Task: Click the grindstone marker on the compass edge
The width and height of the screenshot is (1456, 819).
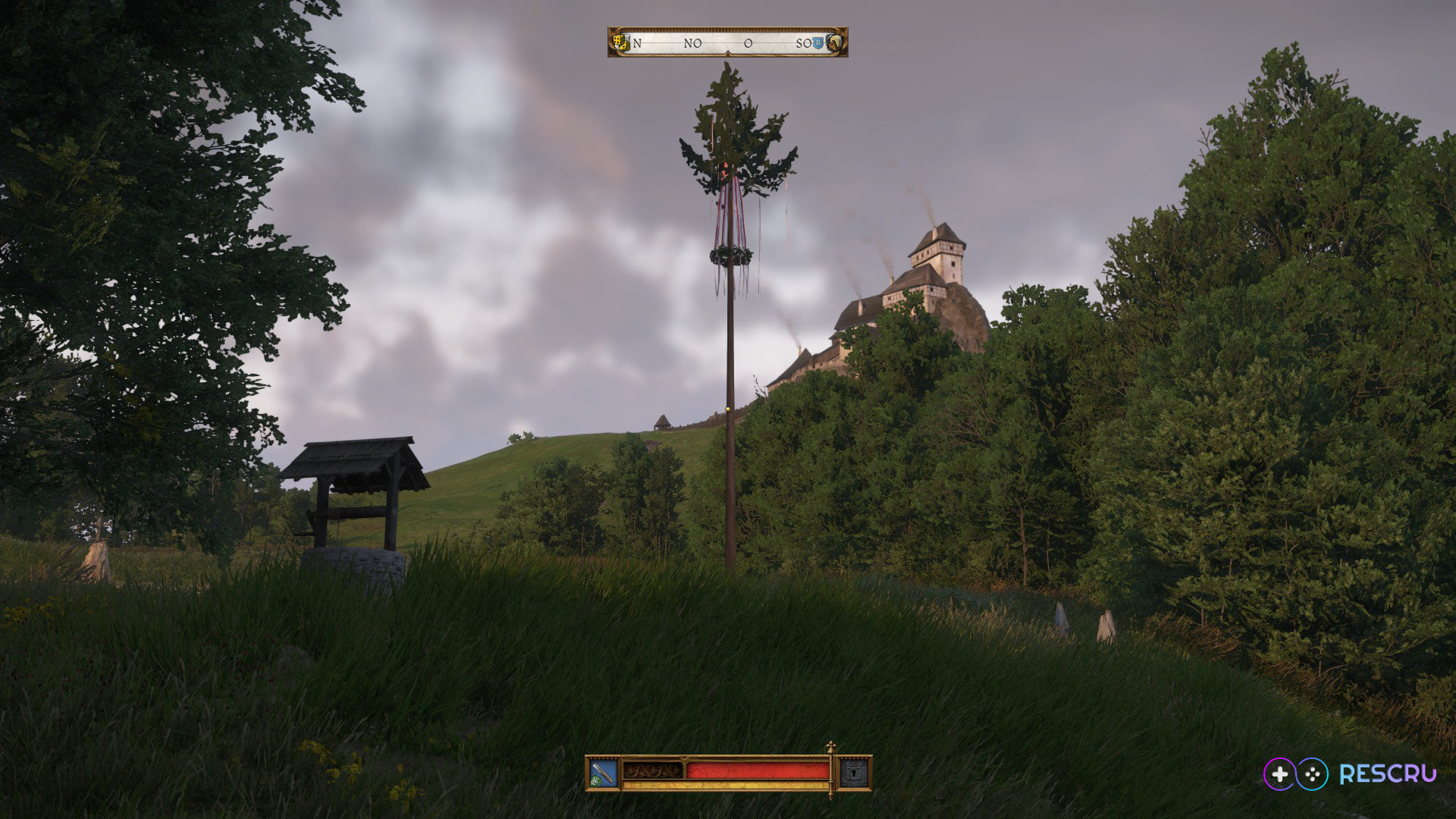Action: (x=836, y=42)
